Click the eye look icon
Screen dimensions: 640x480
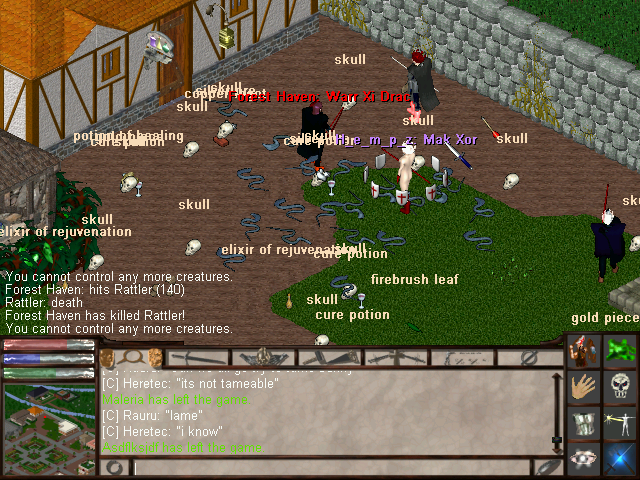pyautogui.click(x=583, y=458)
